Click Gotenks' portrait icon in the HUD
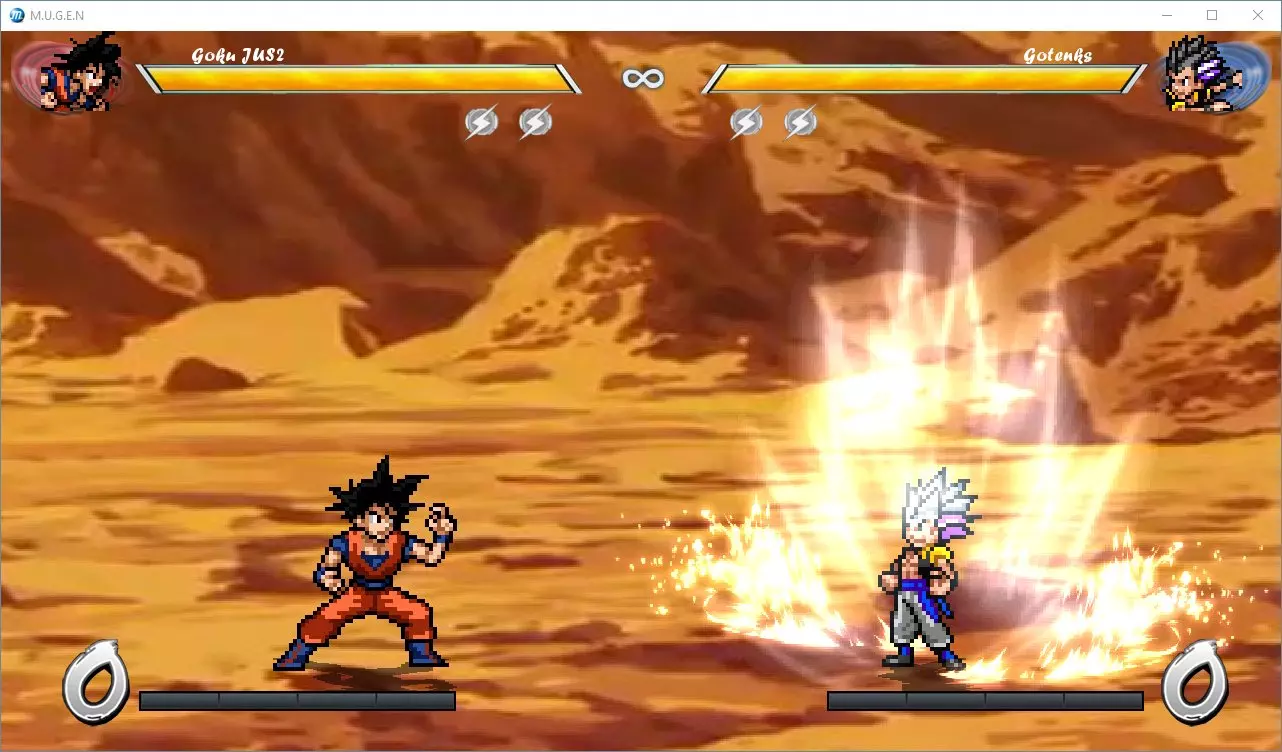This screenshot has height=752, width=1282. (x=1196, y=75)
